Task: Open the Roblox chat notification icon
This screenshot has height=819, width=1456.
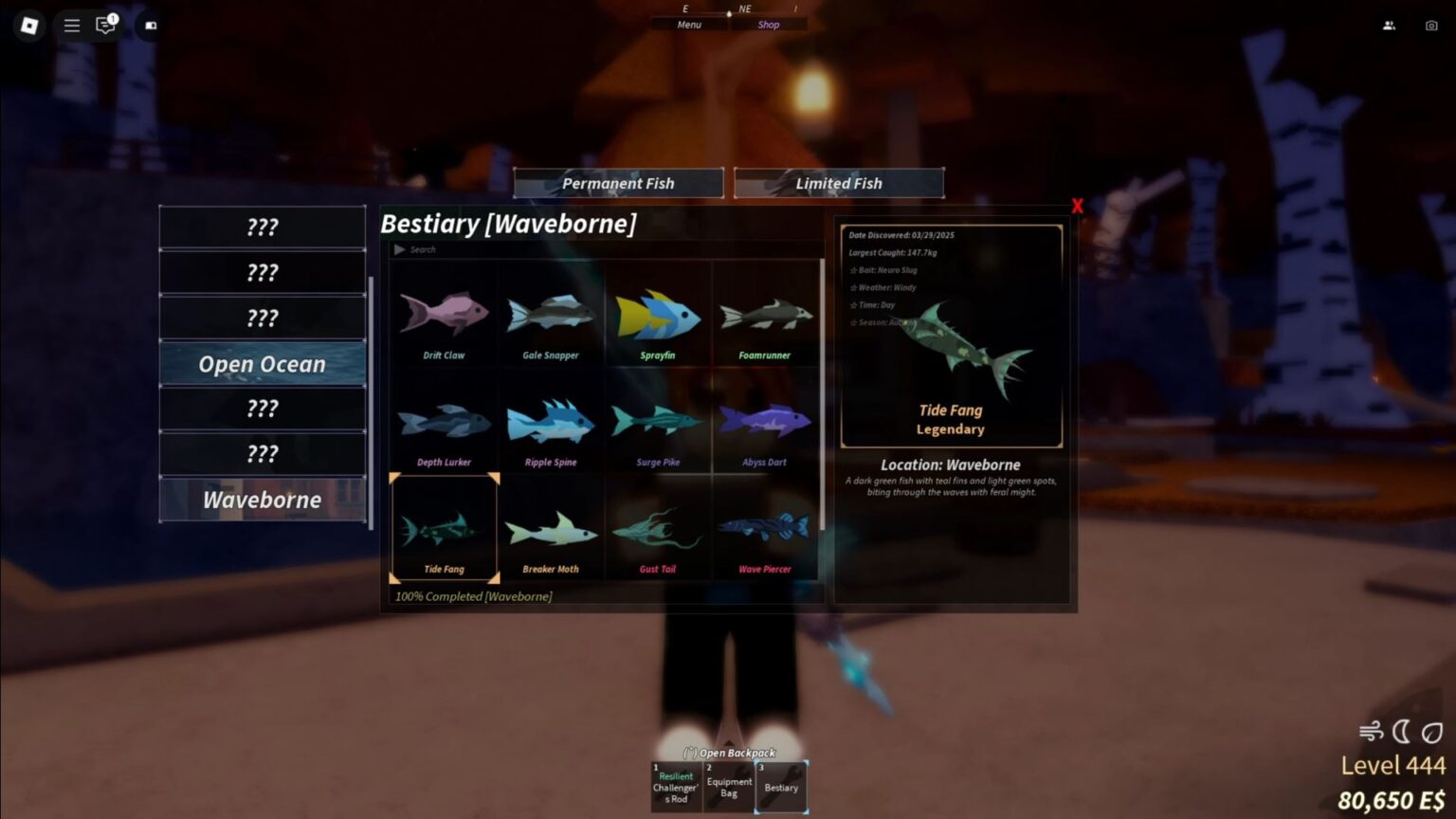Action: pos(104,26)
